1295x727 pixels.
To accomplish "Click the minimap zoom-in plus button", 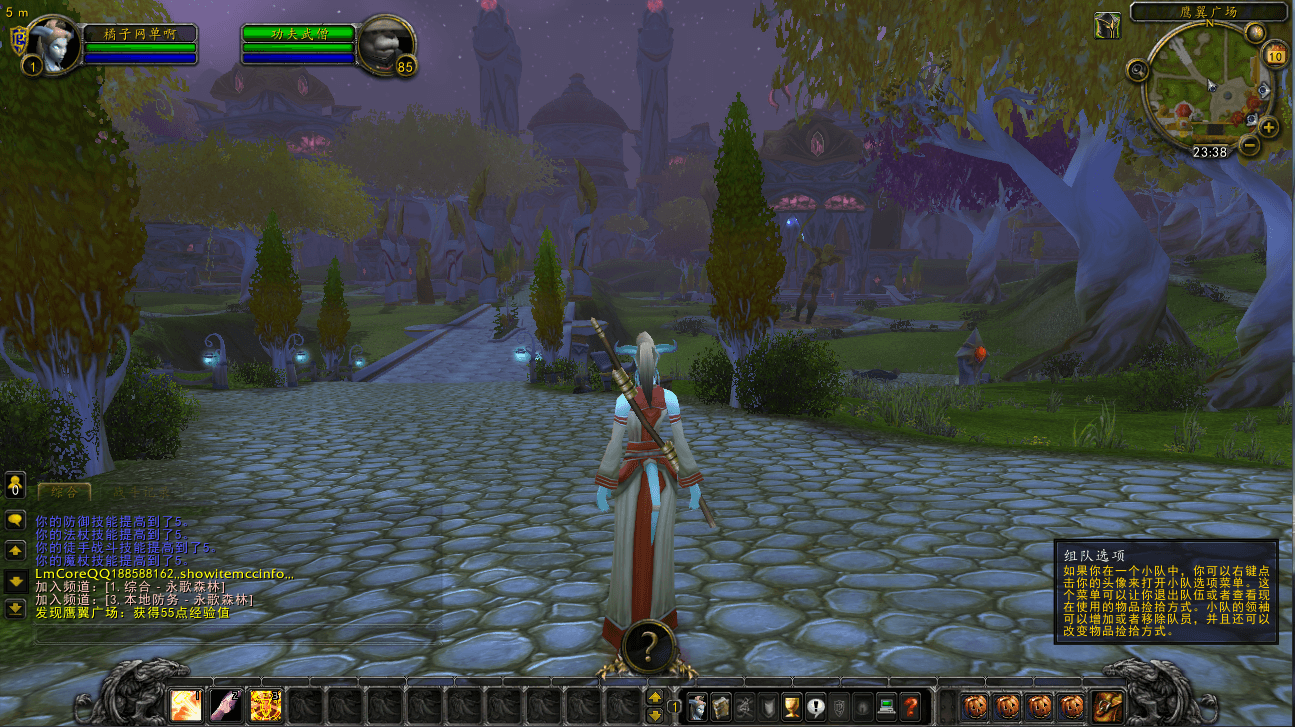I will [1269, 127].
